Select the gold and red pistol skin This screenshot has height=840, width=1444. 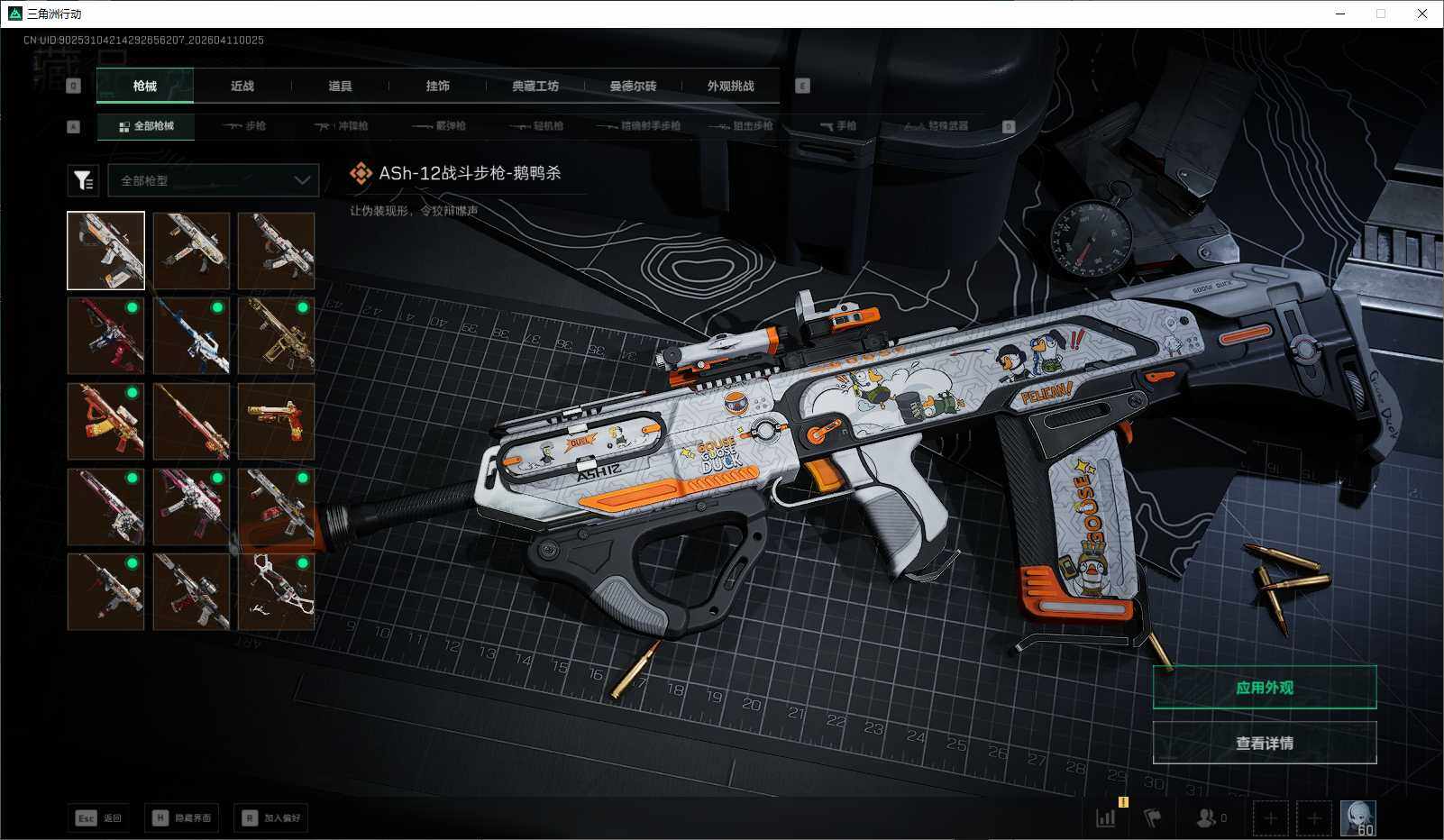click(x=276, y=421)
